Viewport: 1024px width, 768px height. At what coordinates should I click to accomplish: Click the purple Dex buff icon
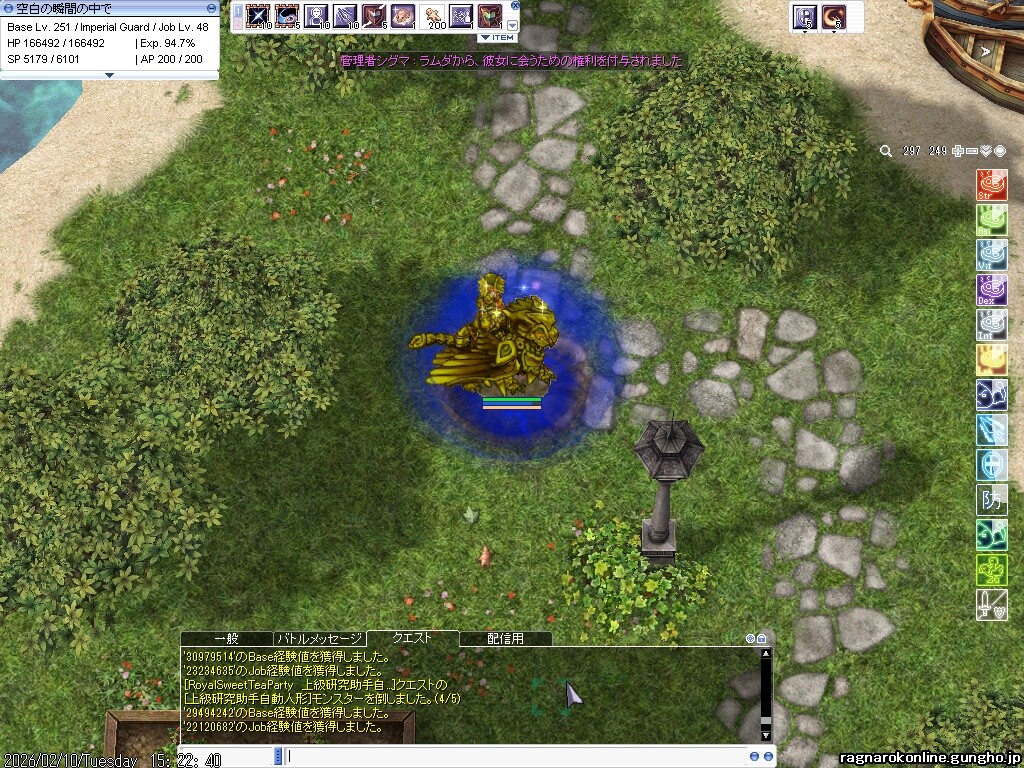991,290
